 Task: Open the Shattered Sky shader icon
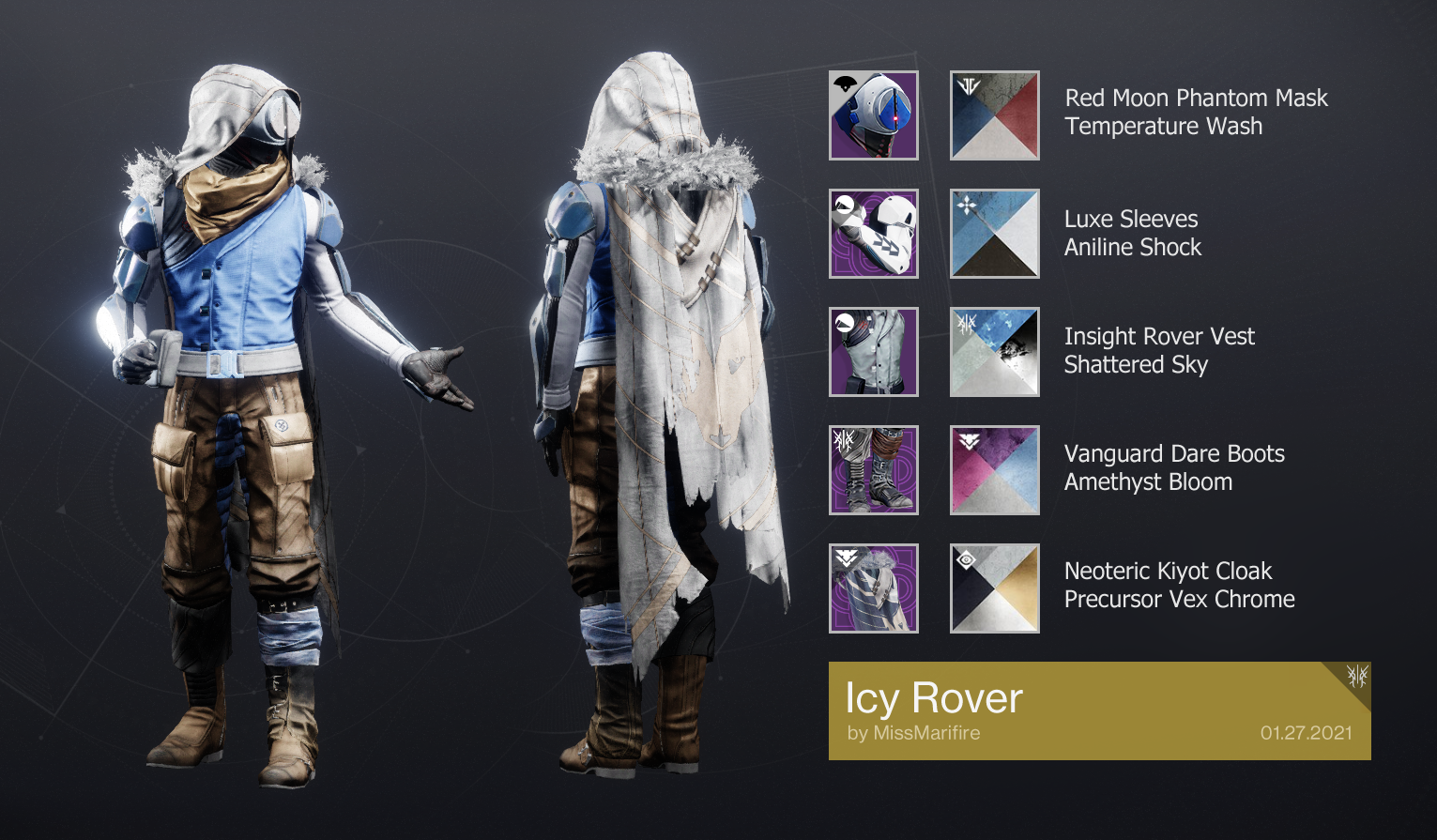coord(993,350)
